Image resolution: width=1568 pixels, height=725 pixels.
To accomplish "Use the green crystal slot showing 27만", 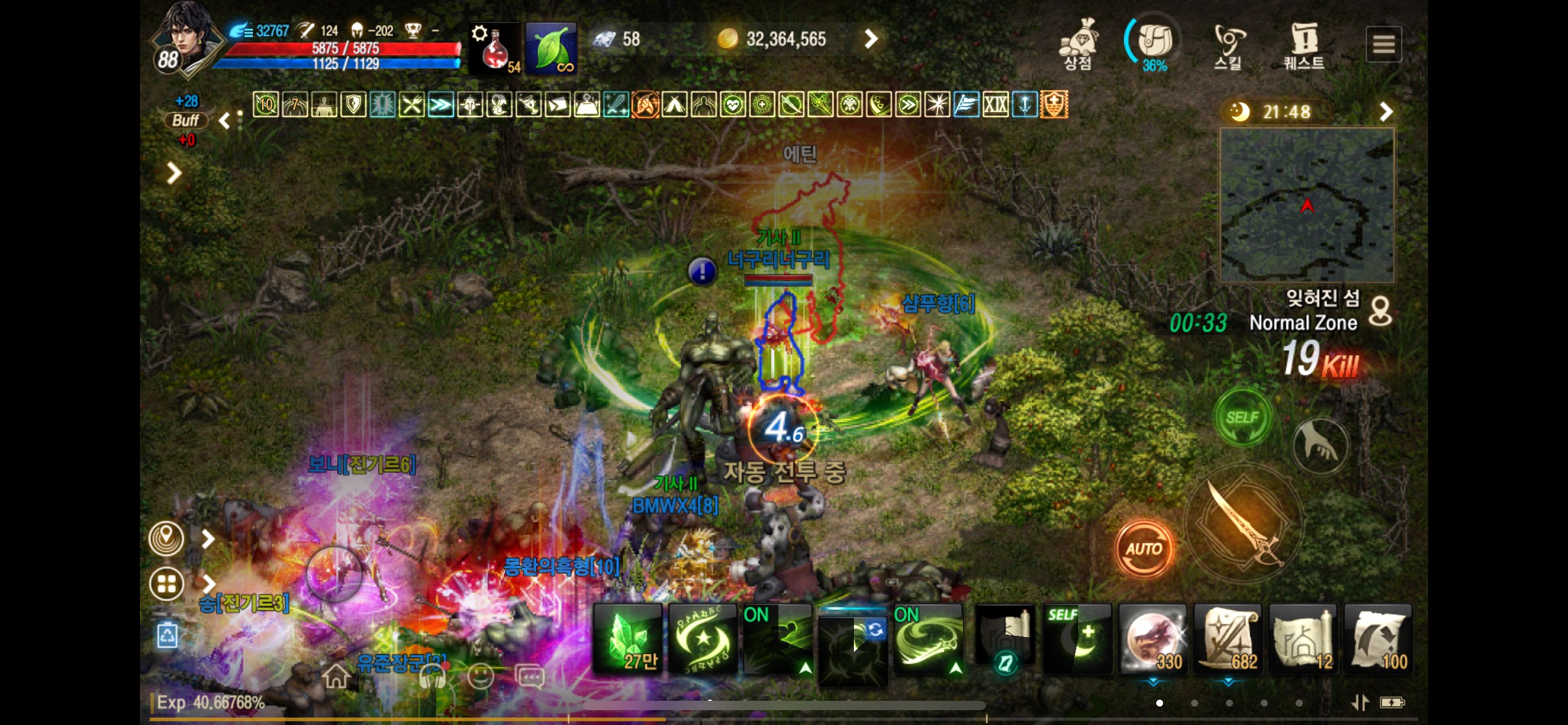I will (627, 639).
